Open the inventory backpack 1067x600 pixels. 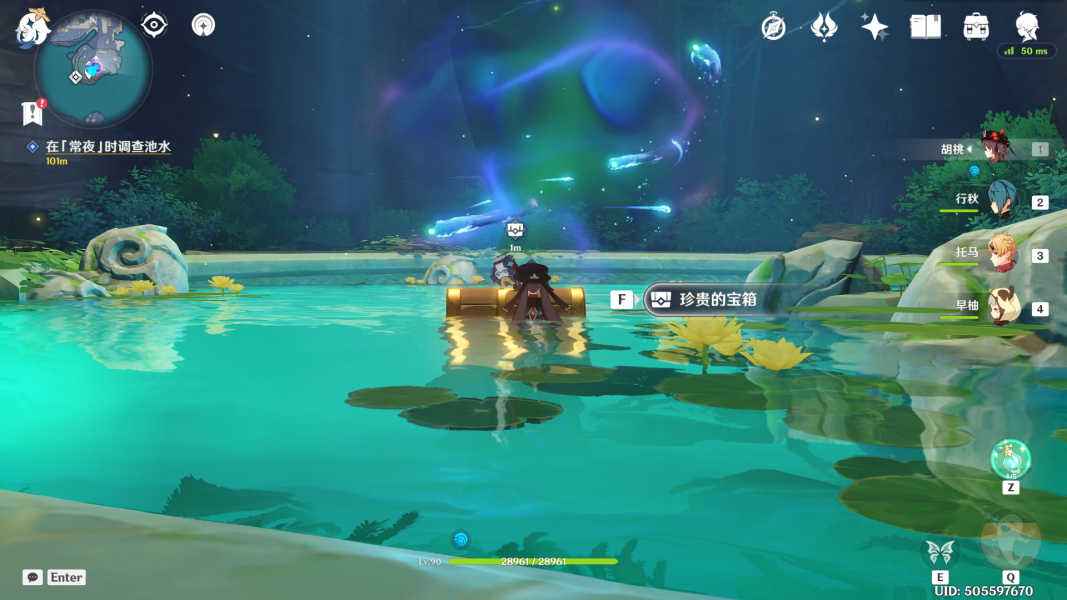(x=976, y=27)
